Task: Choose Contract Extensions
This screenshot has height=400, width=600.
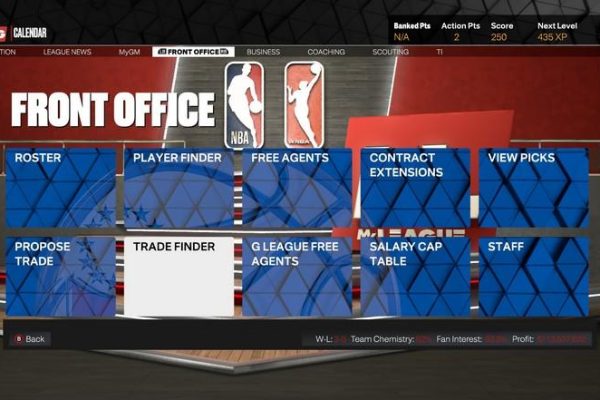Action: tap(415, 188)
